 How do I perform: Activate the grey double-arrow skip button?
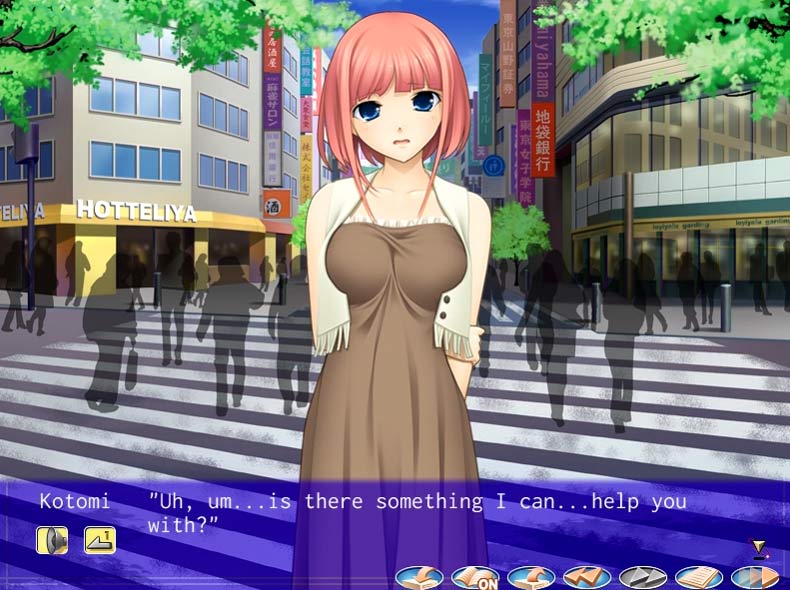click(643, 577)
